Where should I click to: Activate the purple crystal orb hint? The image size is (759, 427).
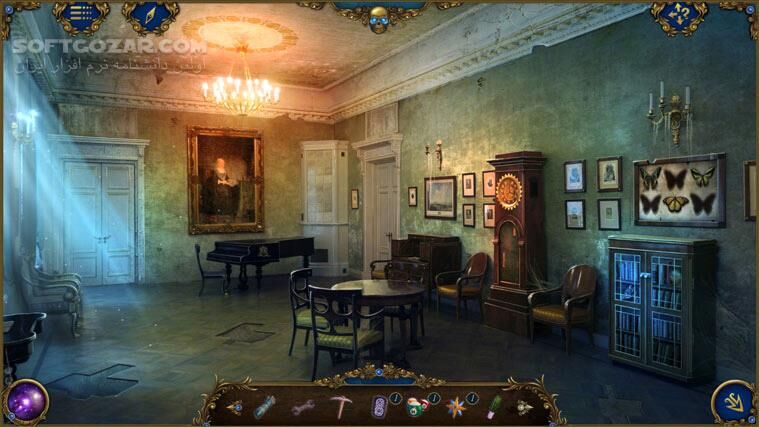26,400
